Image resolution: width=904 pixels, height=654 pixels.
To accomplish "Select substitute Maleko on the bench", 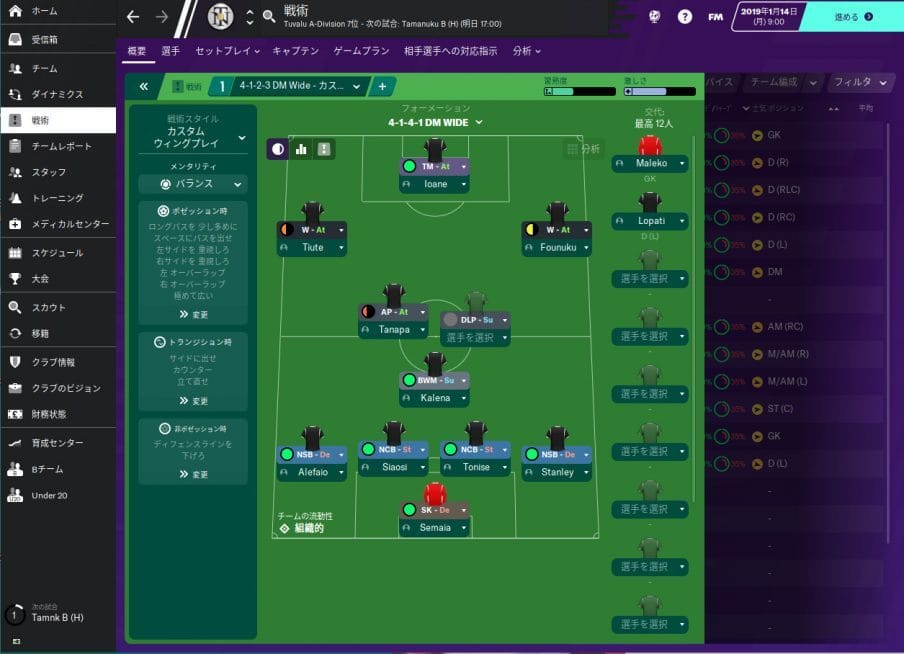I will point(651,163).
